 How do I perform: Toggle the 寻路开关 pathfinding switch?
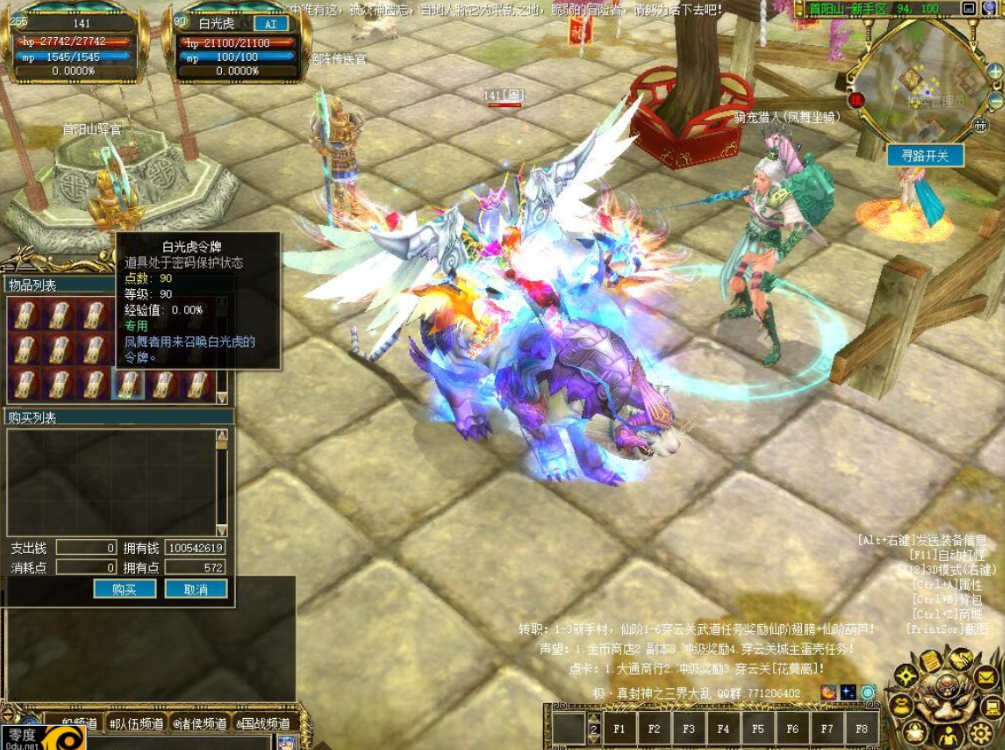click(924, 155)
